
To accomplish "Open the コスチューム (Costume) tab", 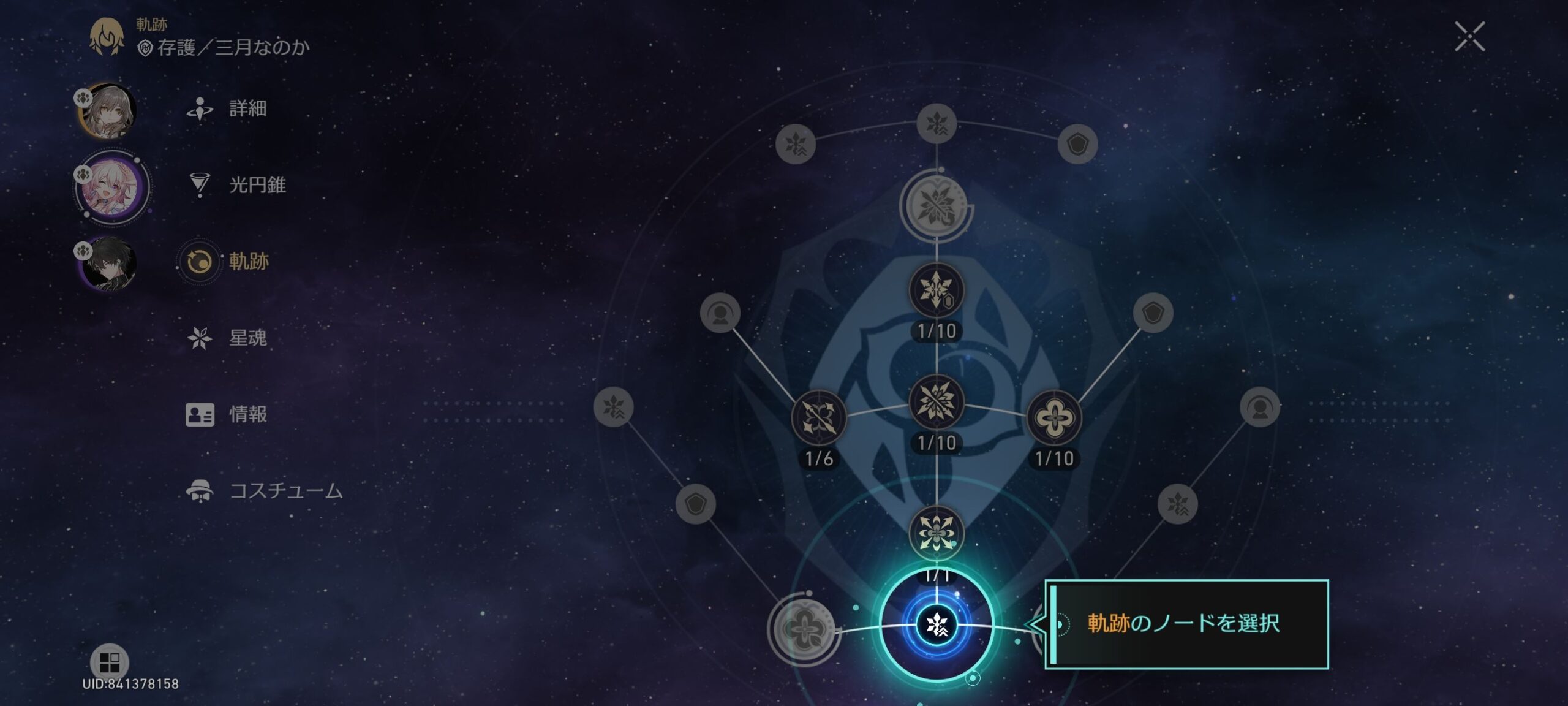I will coord(285,491).
